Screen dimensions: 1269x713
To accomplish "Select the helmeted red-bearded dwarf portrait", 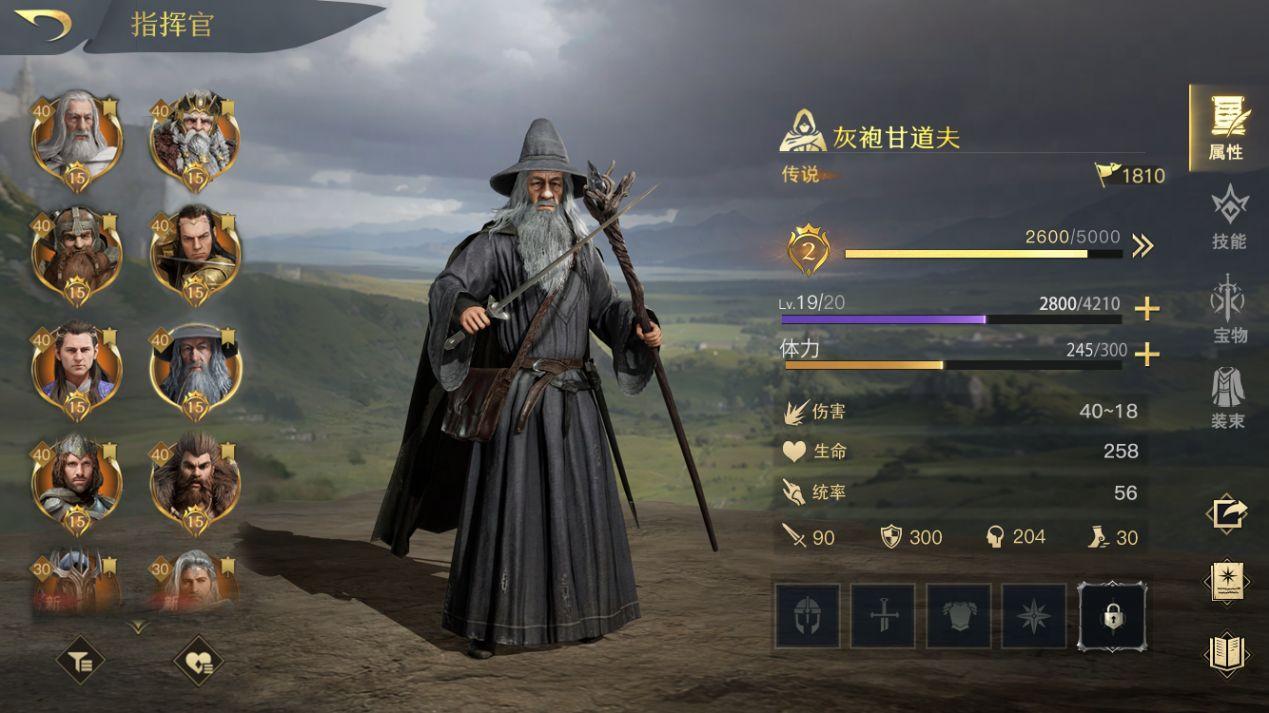I will coord(77,252).
